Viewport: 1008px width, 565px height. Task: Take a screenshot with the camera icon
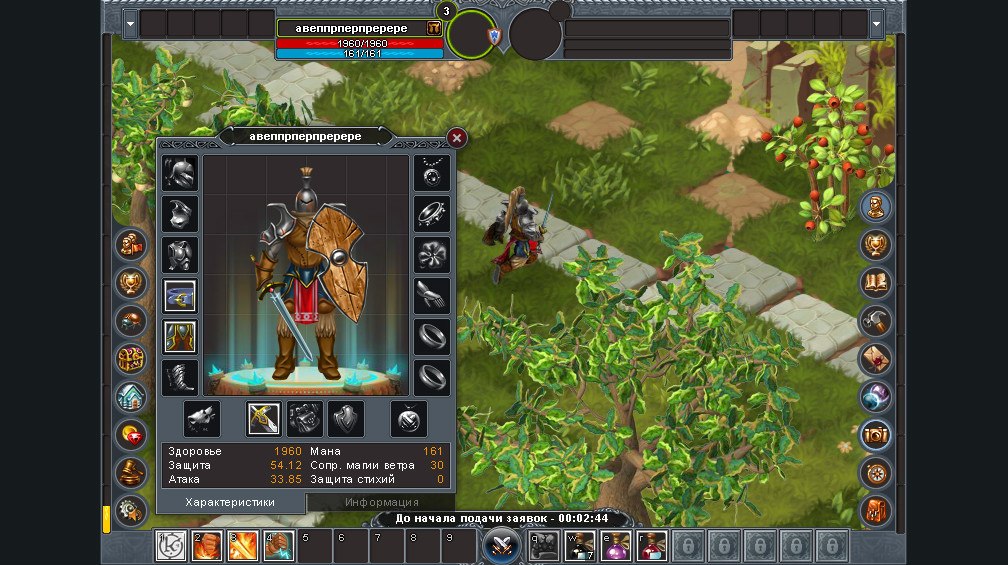point(876,434)
